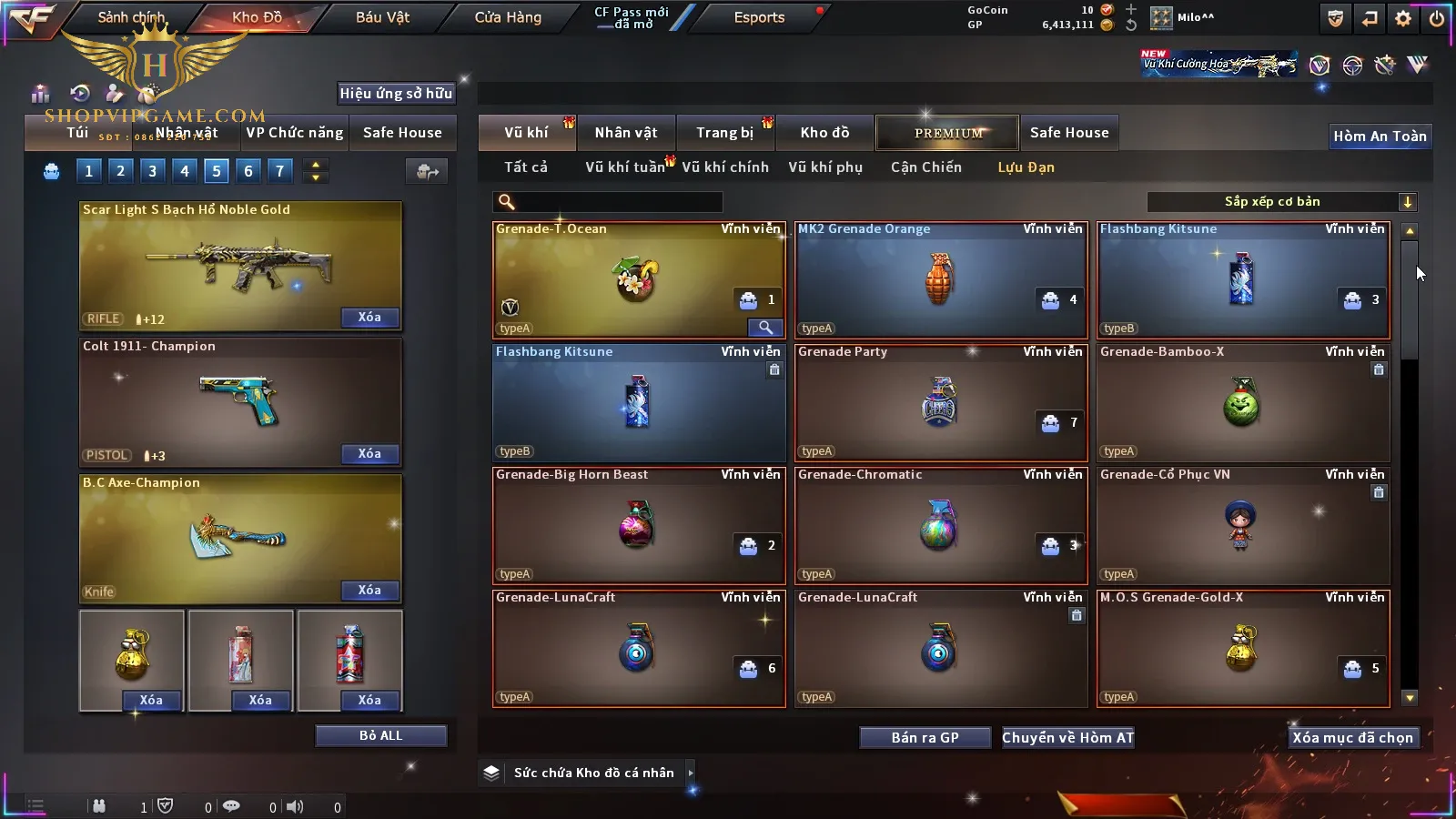Select the MK2 Grenade Orange item
1456x819 pixels.
tap(941, 280)
